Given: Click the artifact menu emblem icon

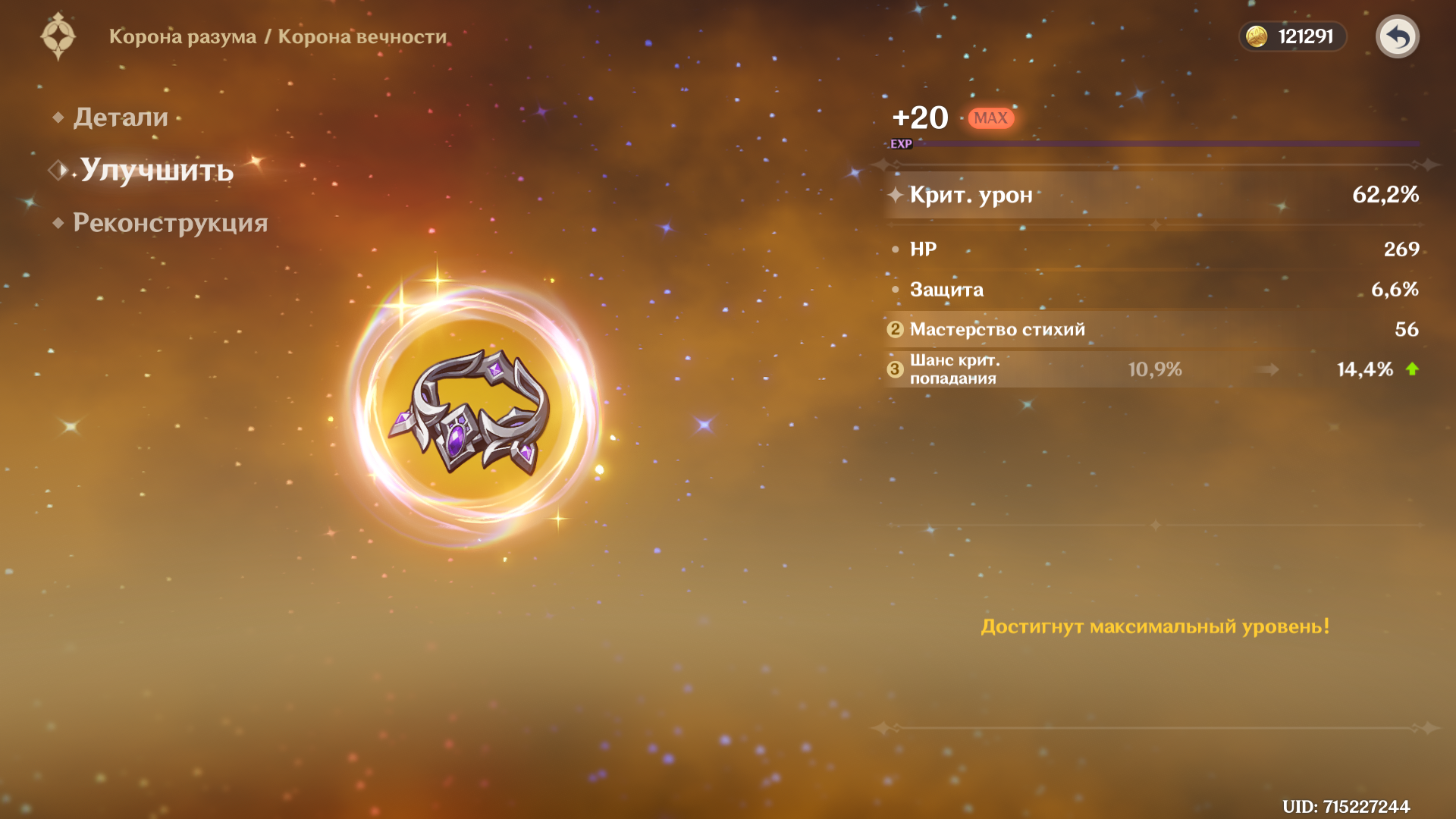Looking at the screenshot, I should coord(58,36).
